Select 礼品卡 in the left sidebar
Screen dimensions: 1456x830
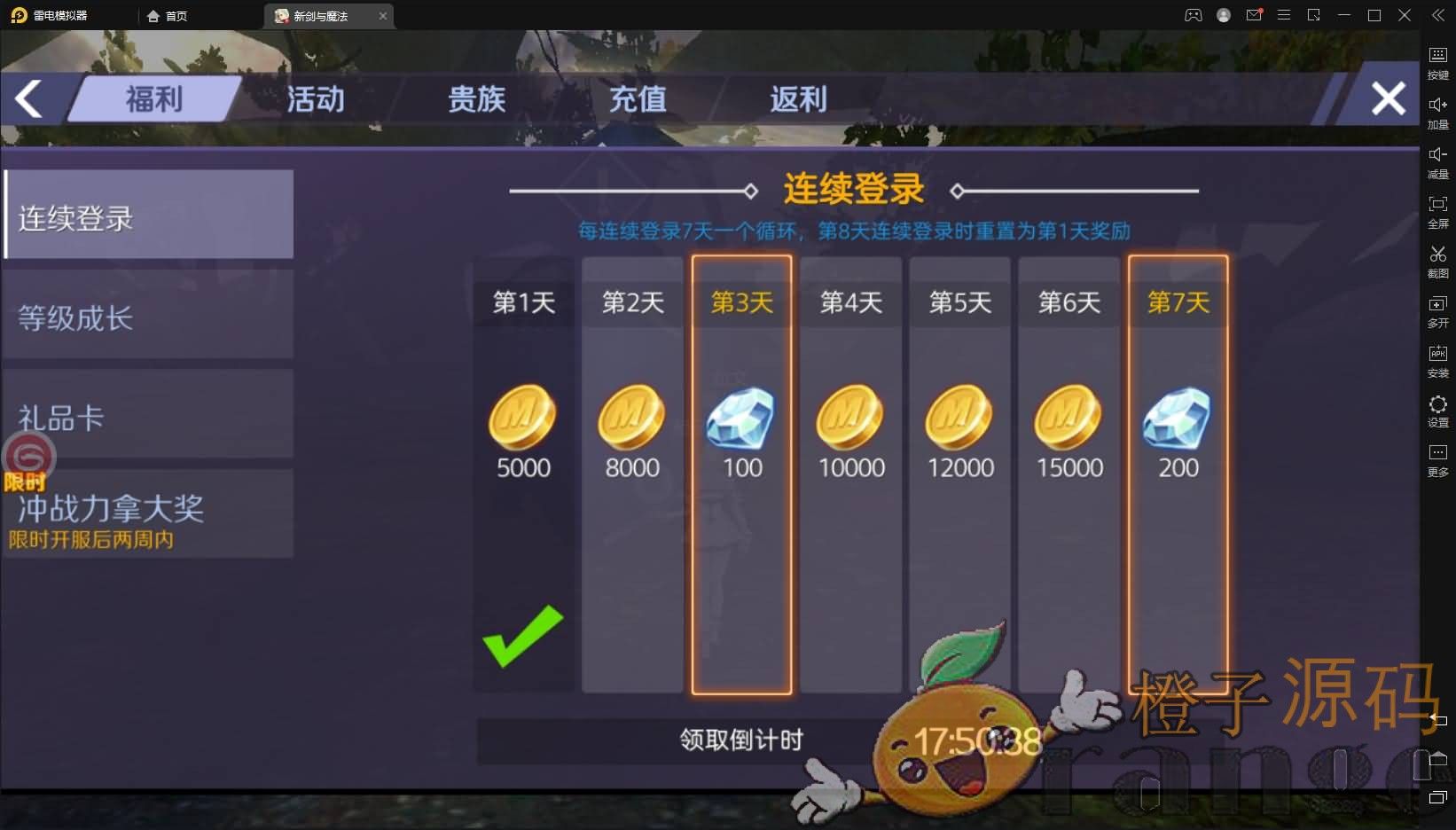pyautogui.click(x=147, y=413)
